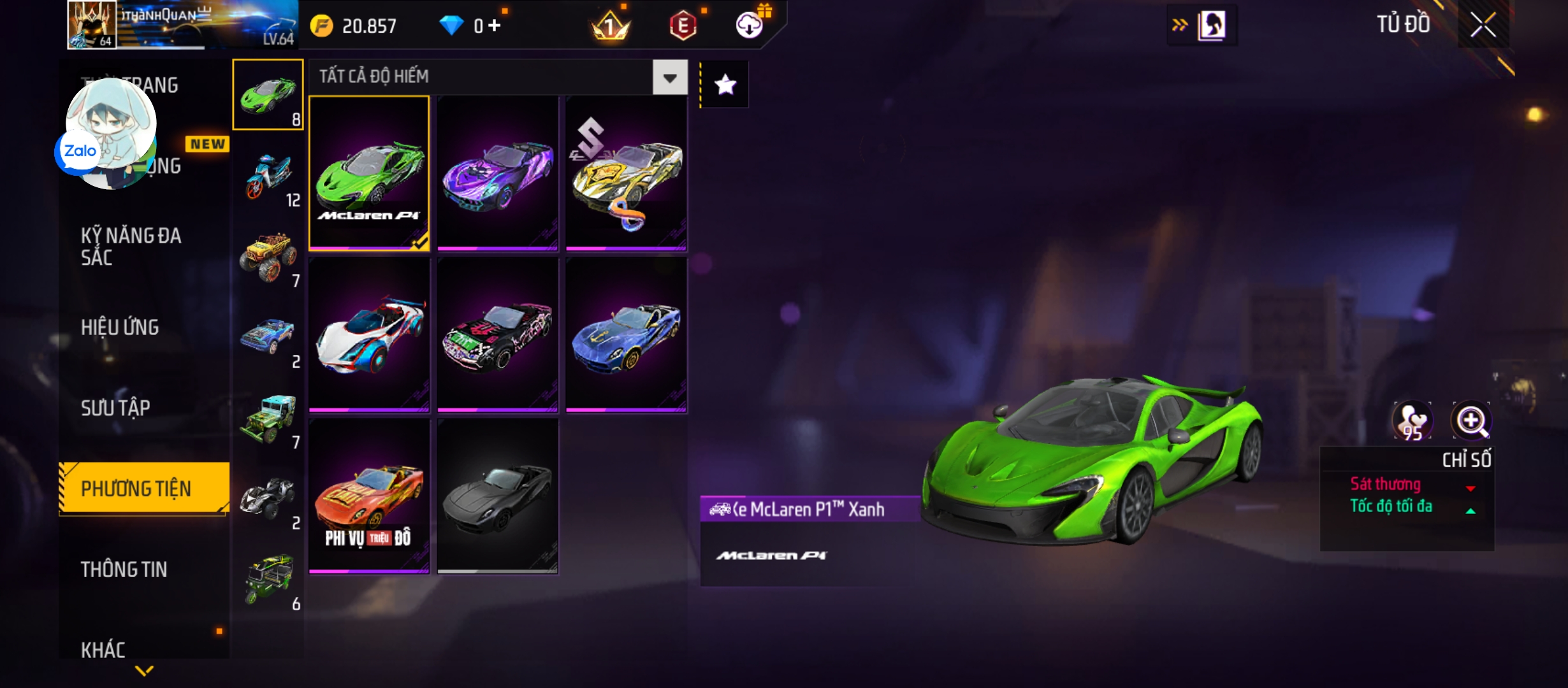Viewport: 1568px width, 688px height.
Task: Open the Zalo chat bubble overlay
Action: 80,152
